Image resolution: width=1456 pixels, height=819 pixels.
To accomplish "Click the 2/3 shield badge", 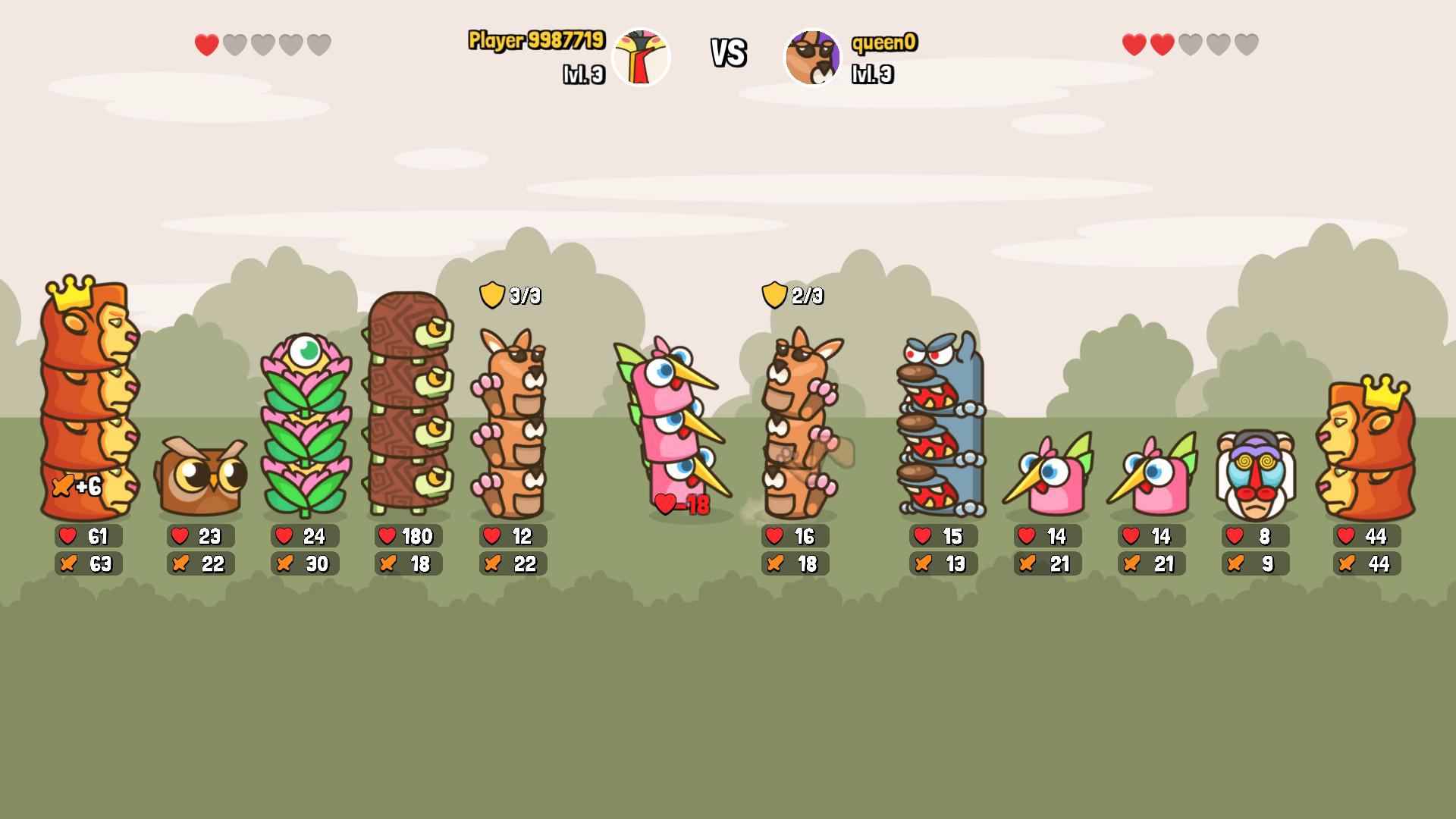I will pos(794,295).
